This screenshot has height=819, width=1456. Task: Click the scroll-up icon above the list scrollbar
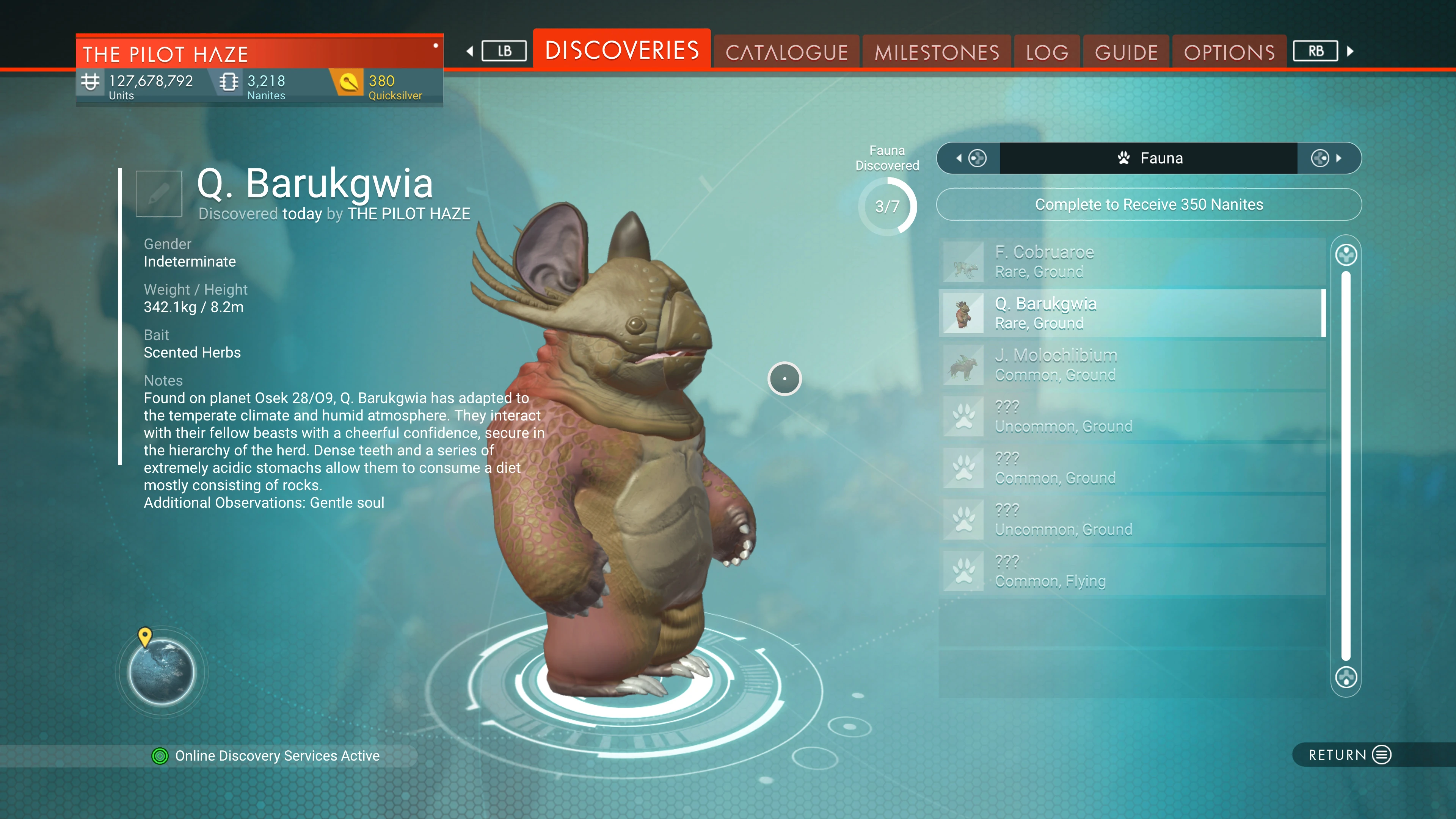tap(1346, 255)
